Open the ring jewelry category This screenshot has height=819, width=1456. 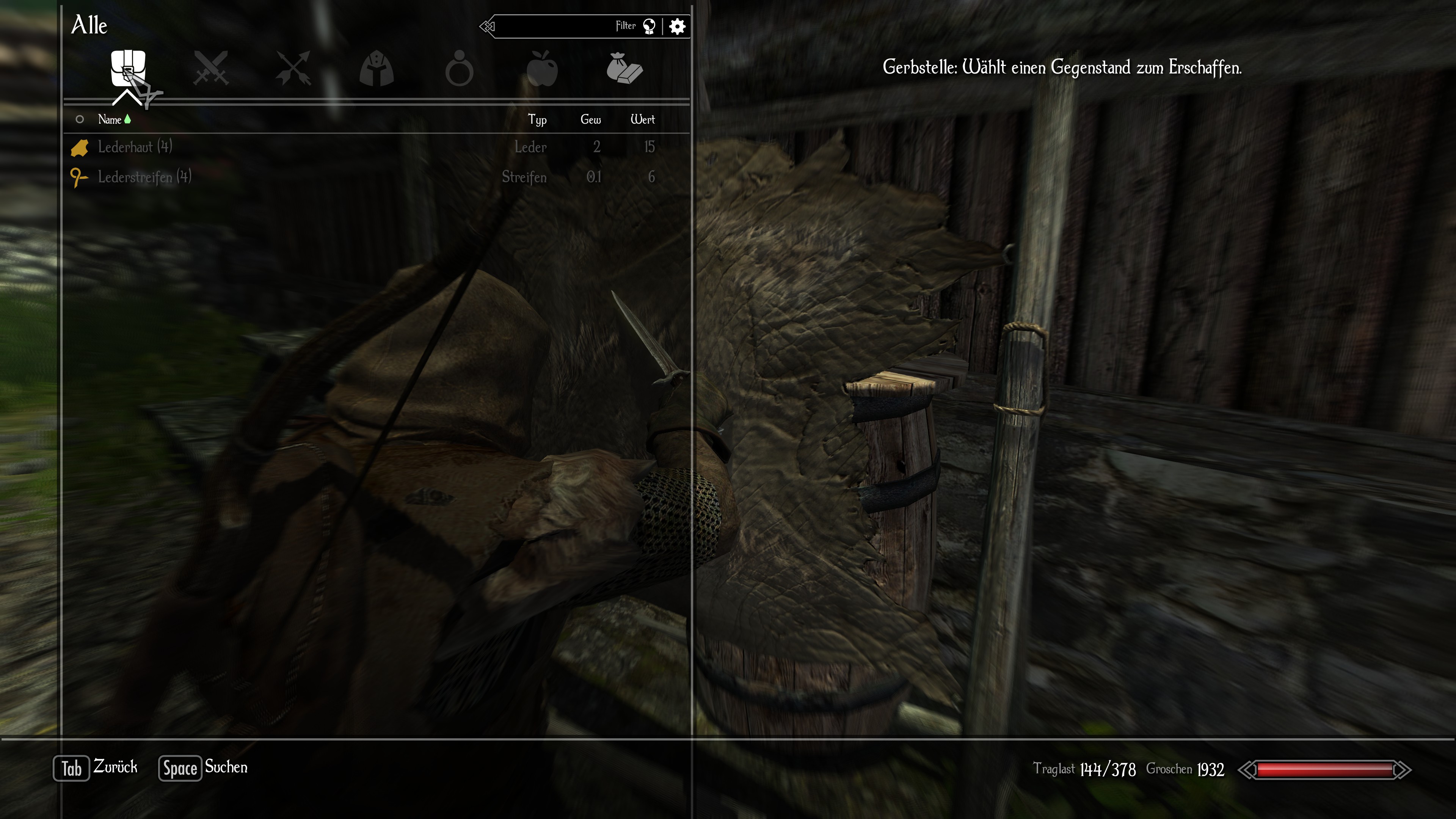pos(459,69)
